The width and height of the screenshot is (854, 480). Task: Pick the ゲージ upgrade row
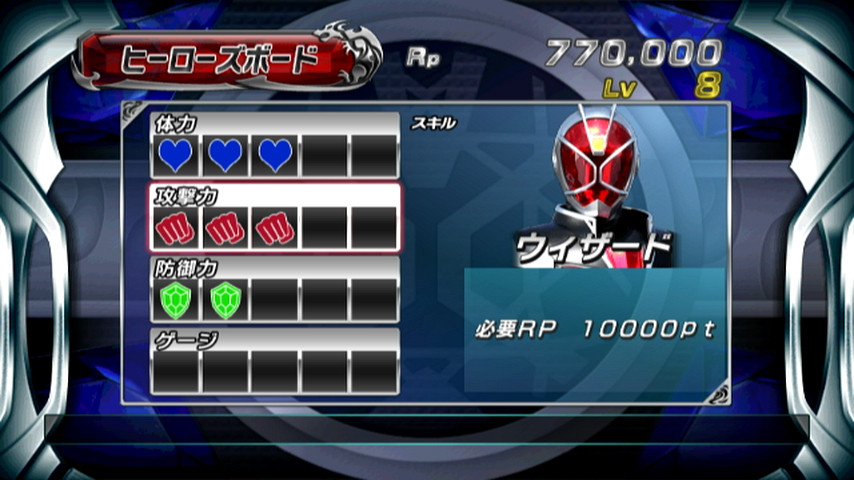click(x=275, y=362)
